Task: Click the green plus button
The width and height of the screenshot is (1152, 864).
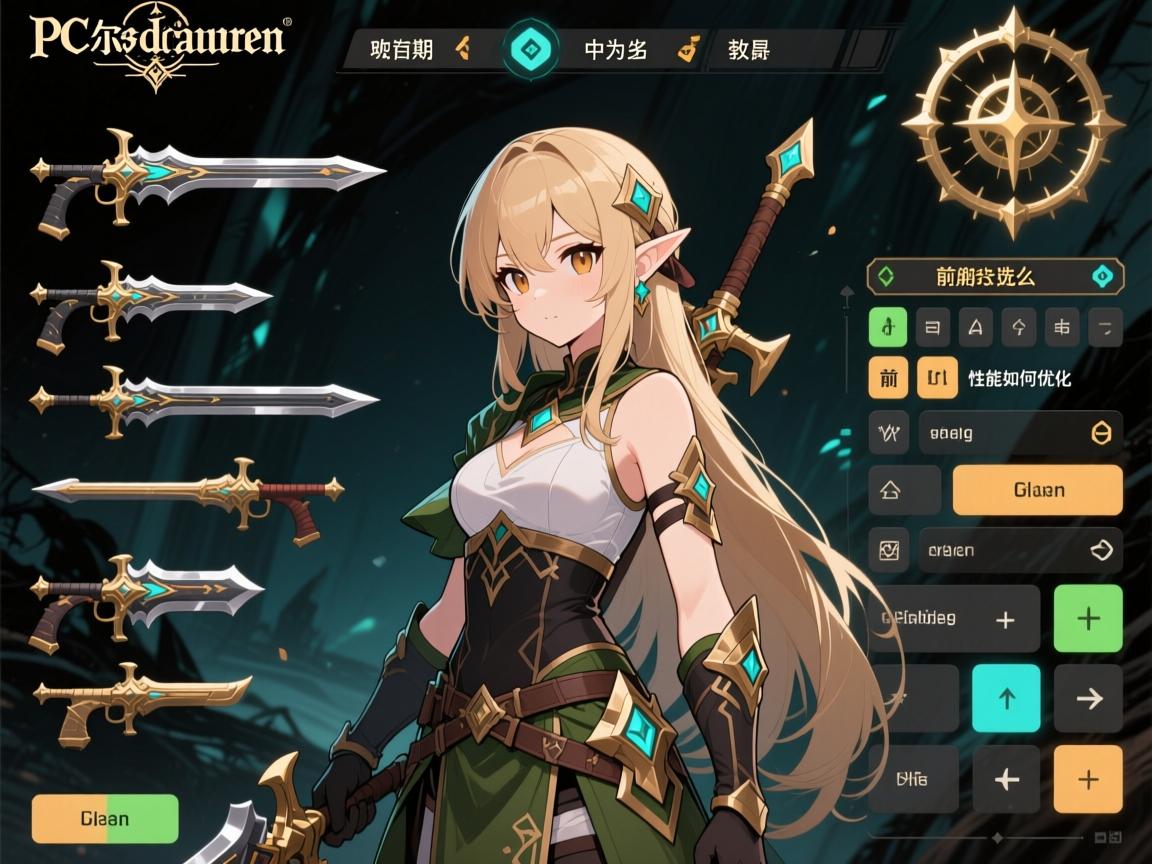Action: pos(1088,619)
